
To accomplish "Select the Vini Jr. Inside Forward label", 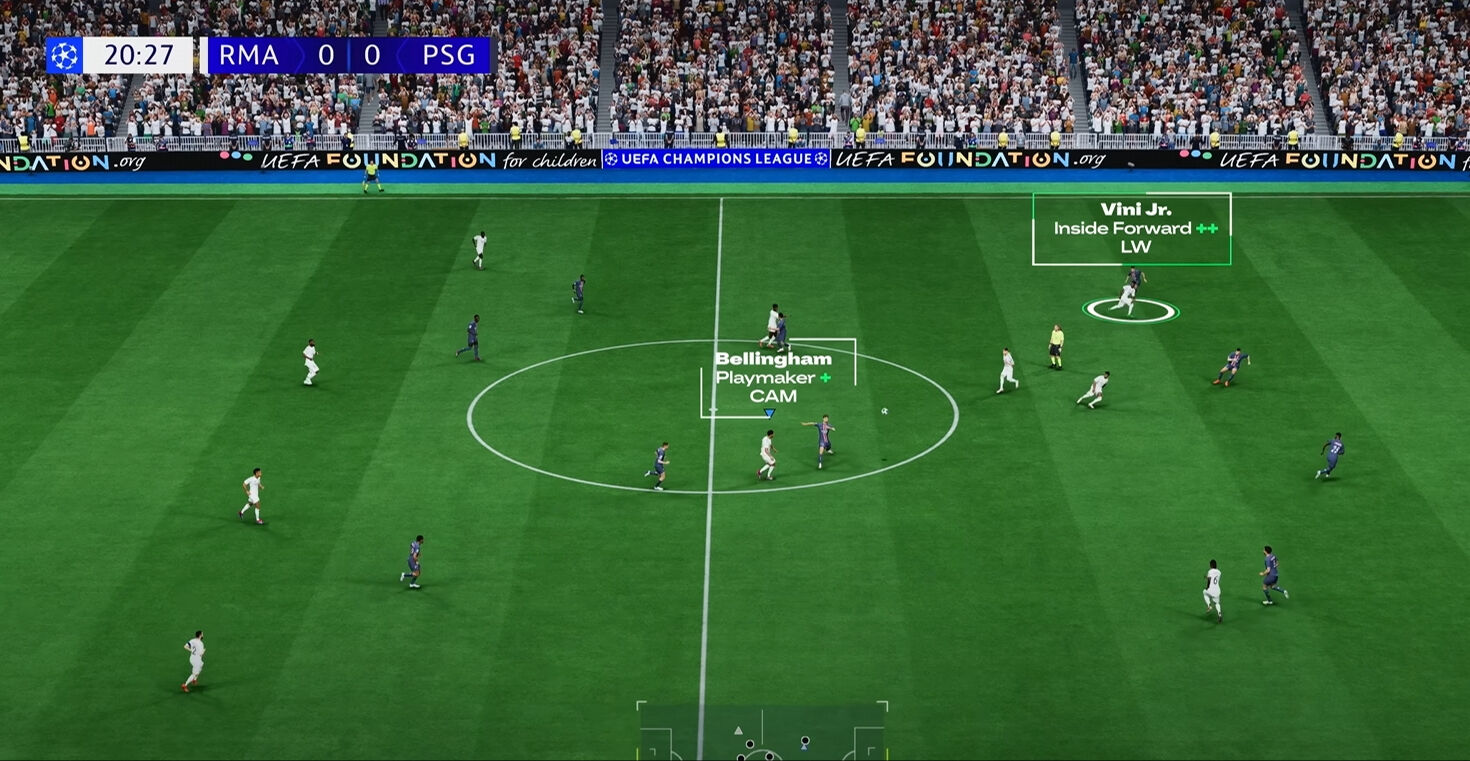I will click(1131, 228).
